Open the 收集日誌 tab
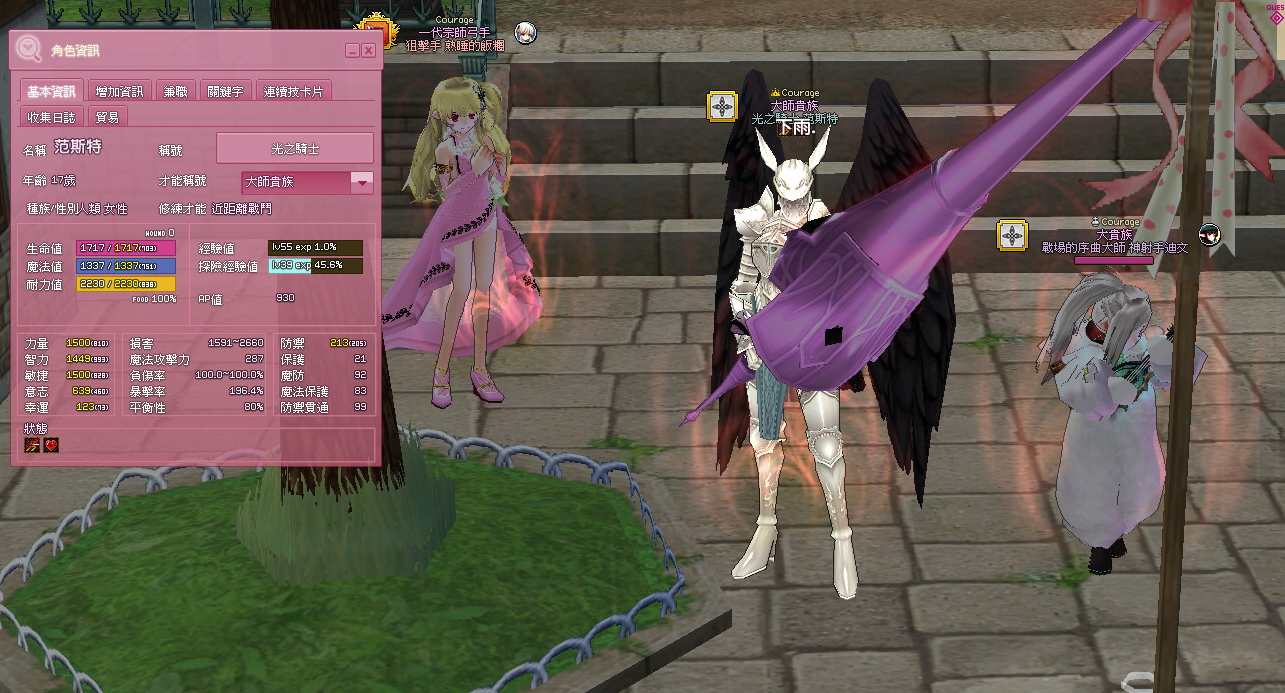The width and height of the screenshot is (1285, 693). click(x=51, y=117)
